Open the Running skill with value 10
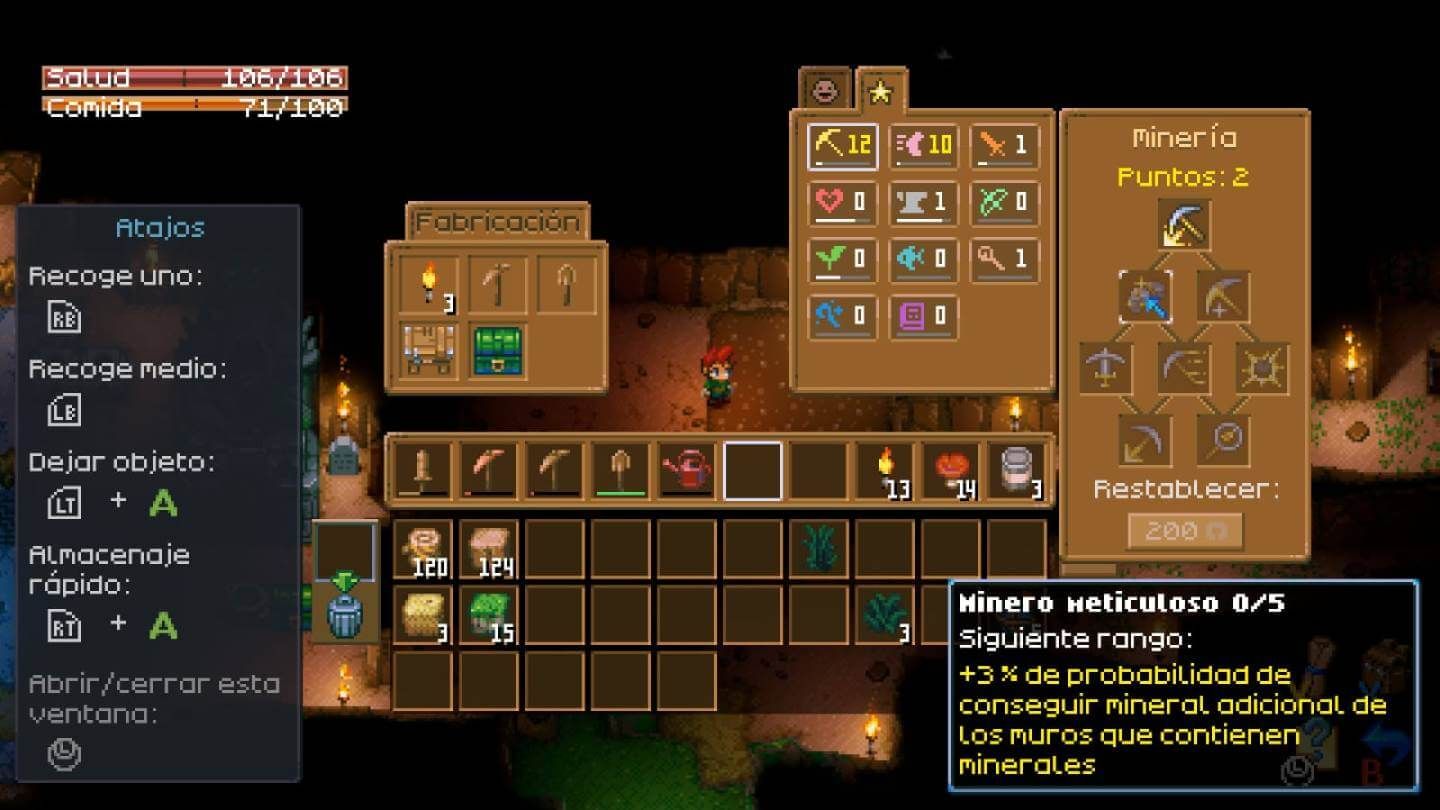This screenshot has height=810, width=1440. click(x=923, y=146)
